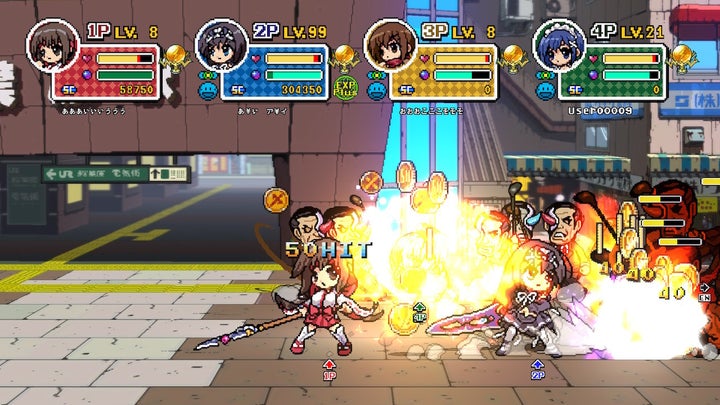Select the 3P character portrait
The width and height of the screenshot is (720, 405).
(385, 44)
